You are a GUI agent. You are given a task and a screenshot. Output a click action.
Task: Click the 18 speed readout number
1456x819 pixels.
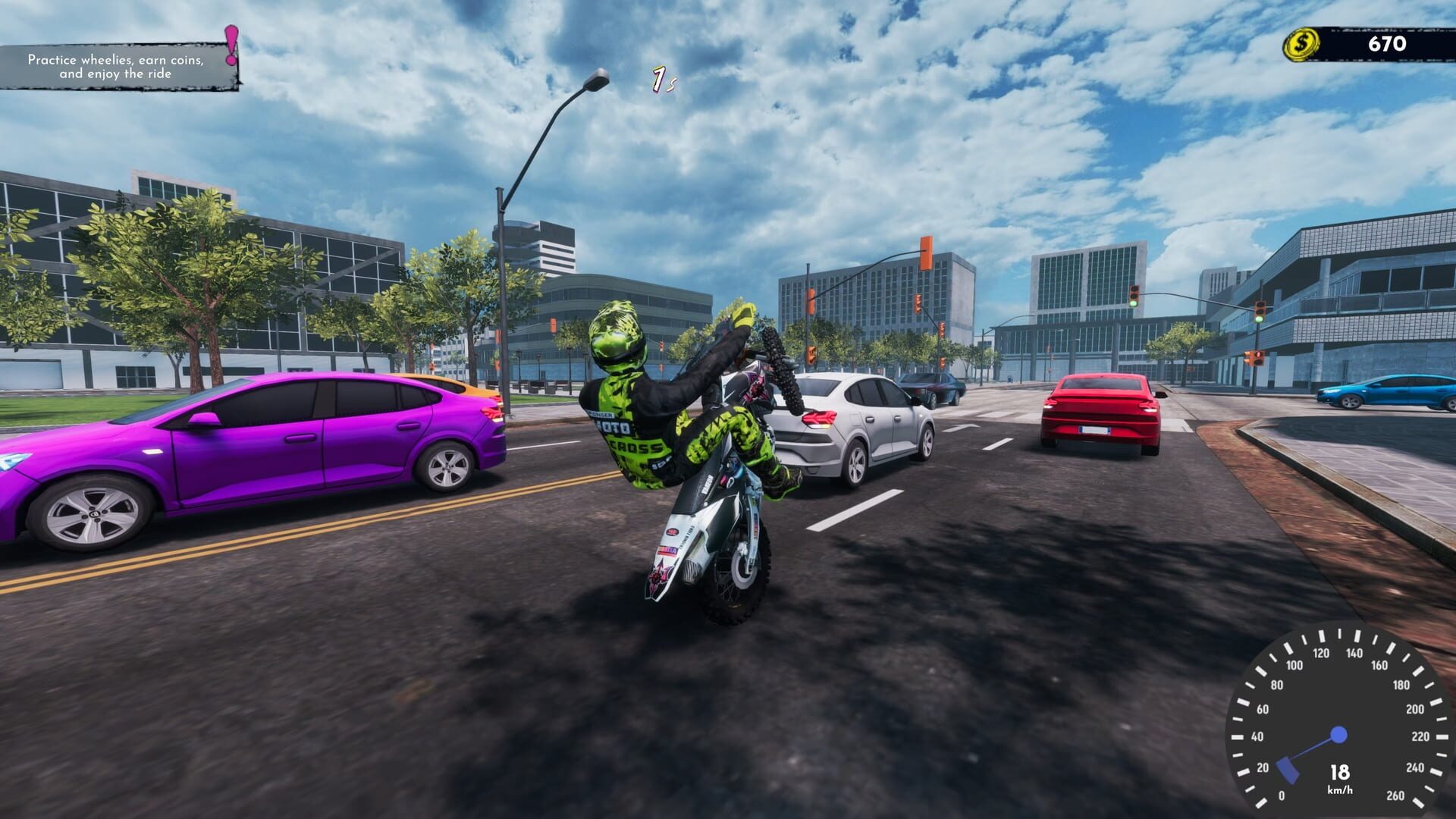click(1340, 771)
